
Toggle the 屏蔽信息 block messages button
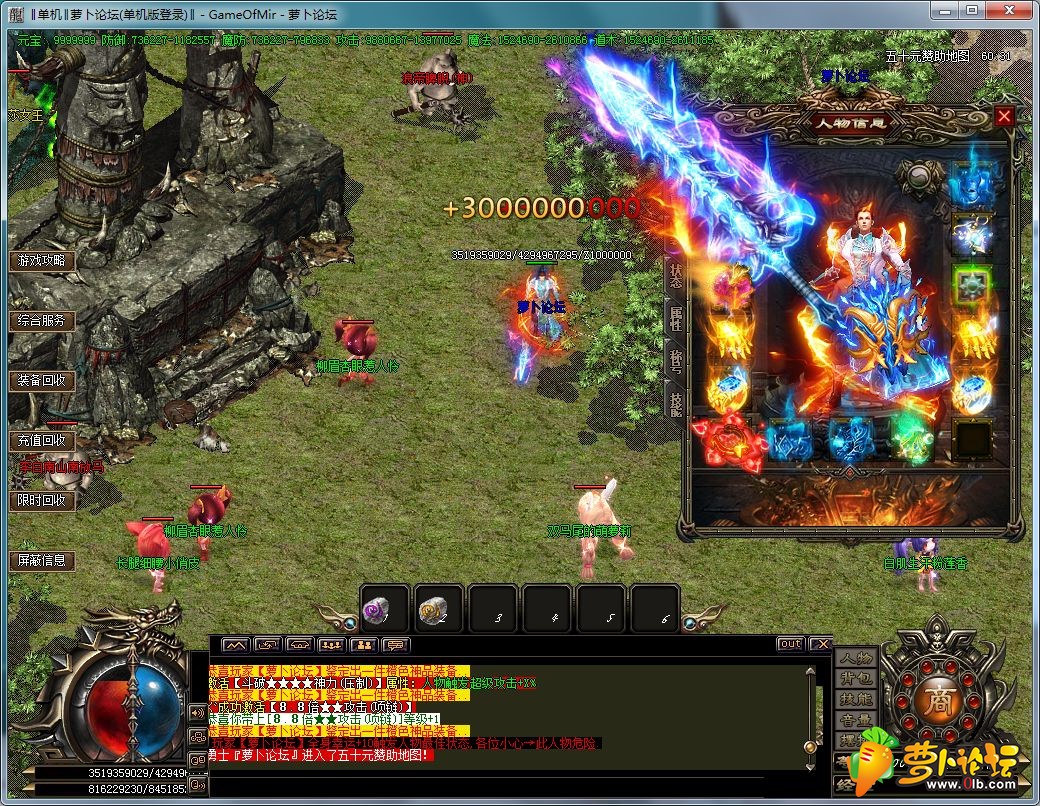(42, 560)
